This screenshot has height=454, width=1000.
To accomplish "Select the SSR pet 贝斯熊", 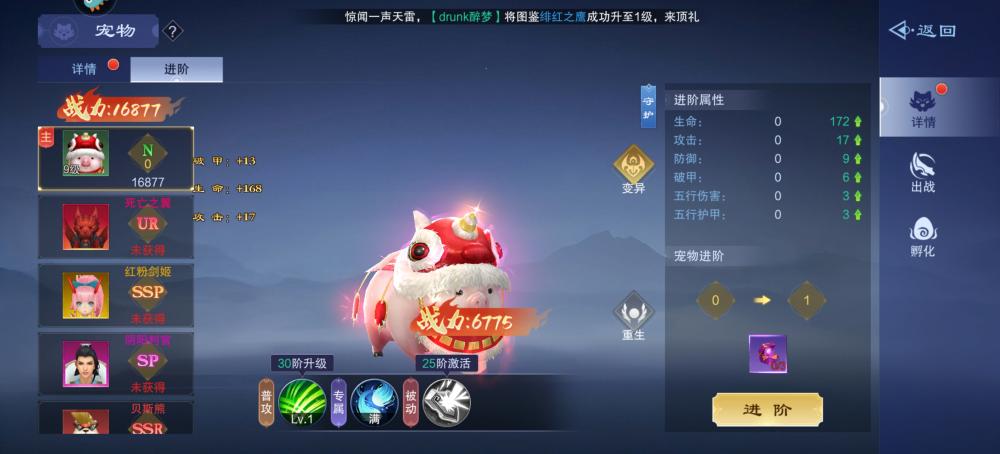I will click(116, 420).
